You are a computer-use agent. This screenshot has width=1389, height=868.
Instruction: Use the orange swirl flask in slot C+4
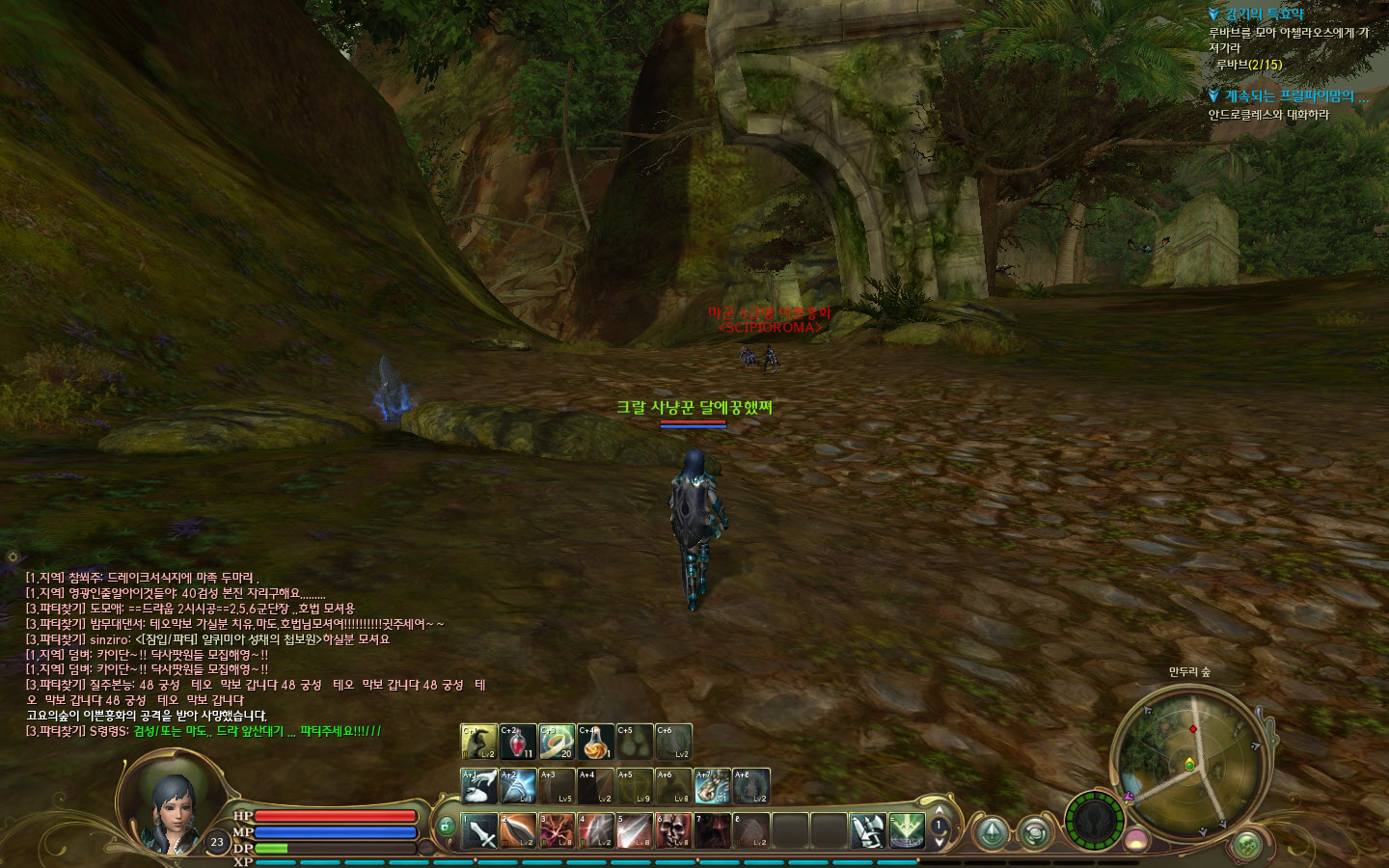pos(595,742)
